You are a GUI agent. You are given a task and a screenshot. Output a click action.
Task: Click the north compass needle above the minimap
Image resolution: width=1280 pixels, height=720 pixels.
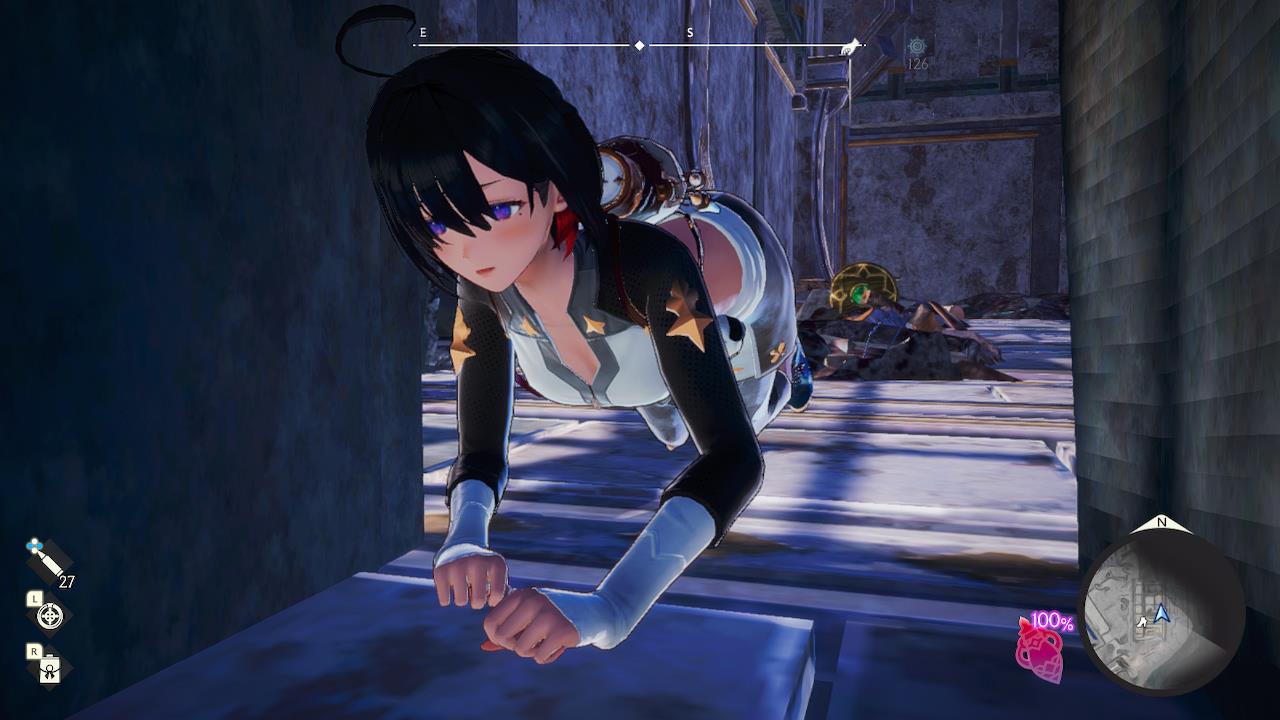coord(1162,523)
